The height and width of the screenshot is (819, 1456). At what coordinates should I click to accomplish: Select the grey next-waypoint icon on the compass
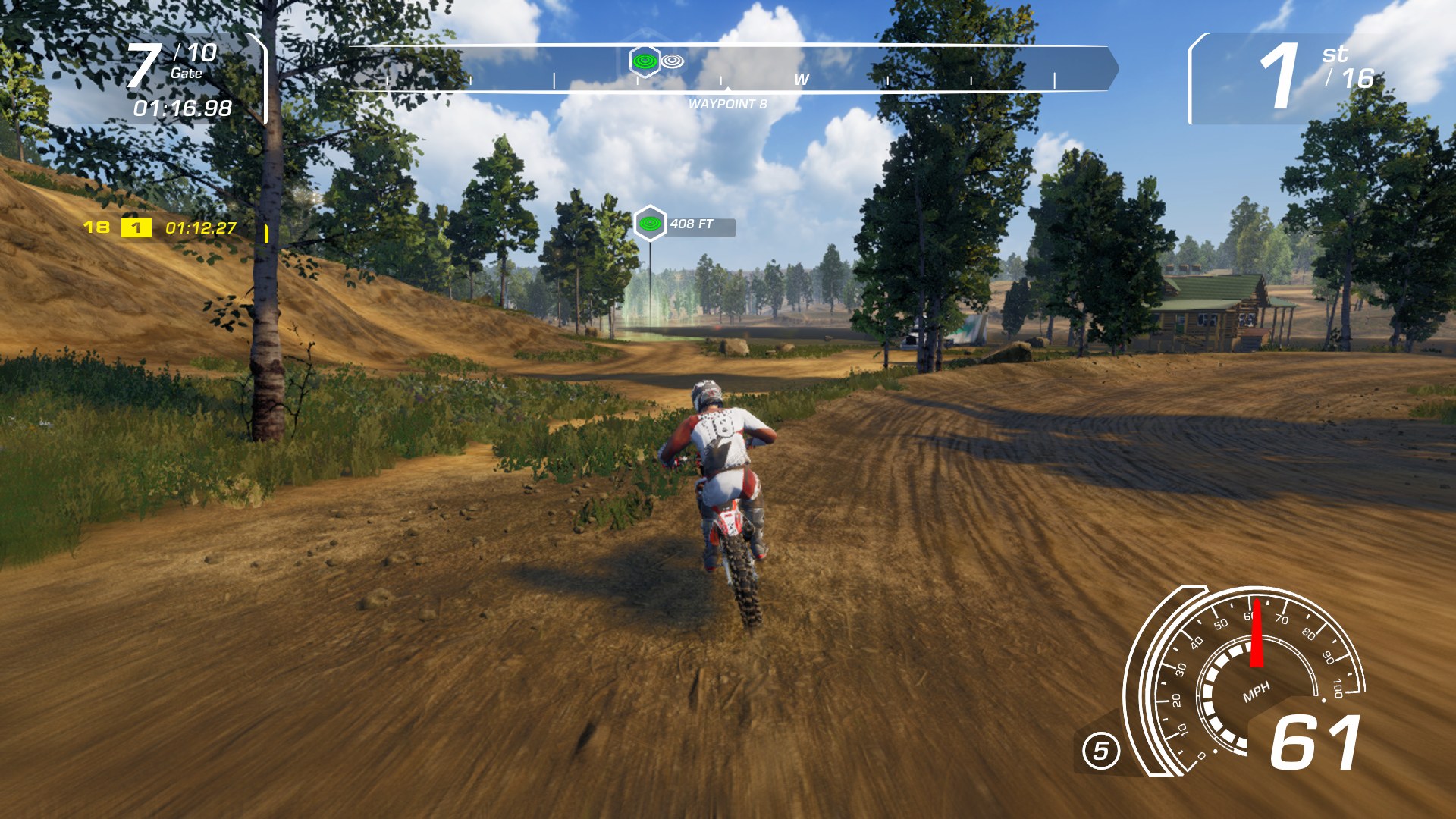pos(673,61)
